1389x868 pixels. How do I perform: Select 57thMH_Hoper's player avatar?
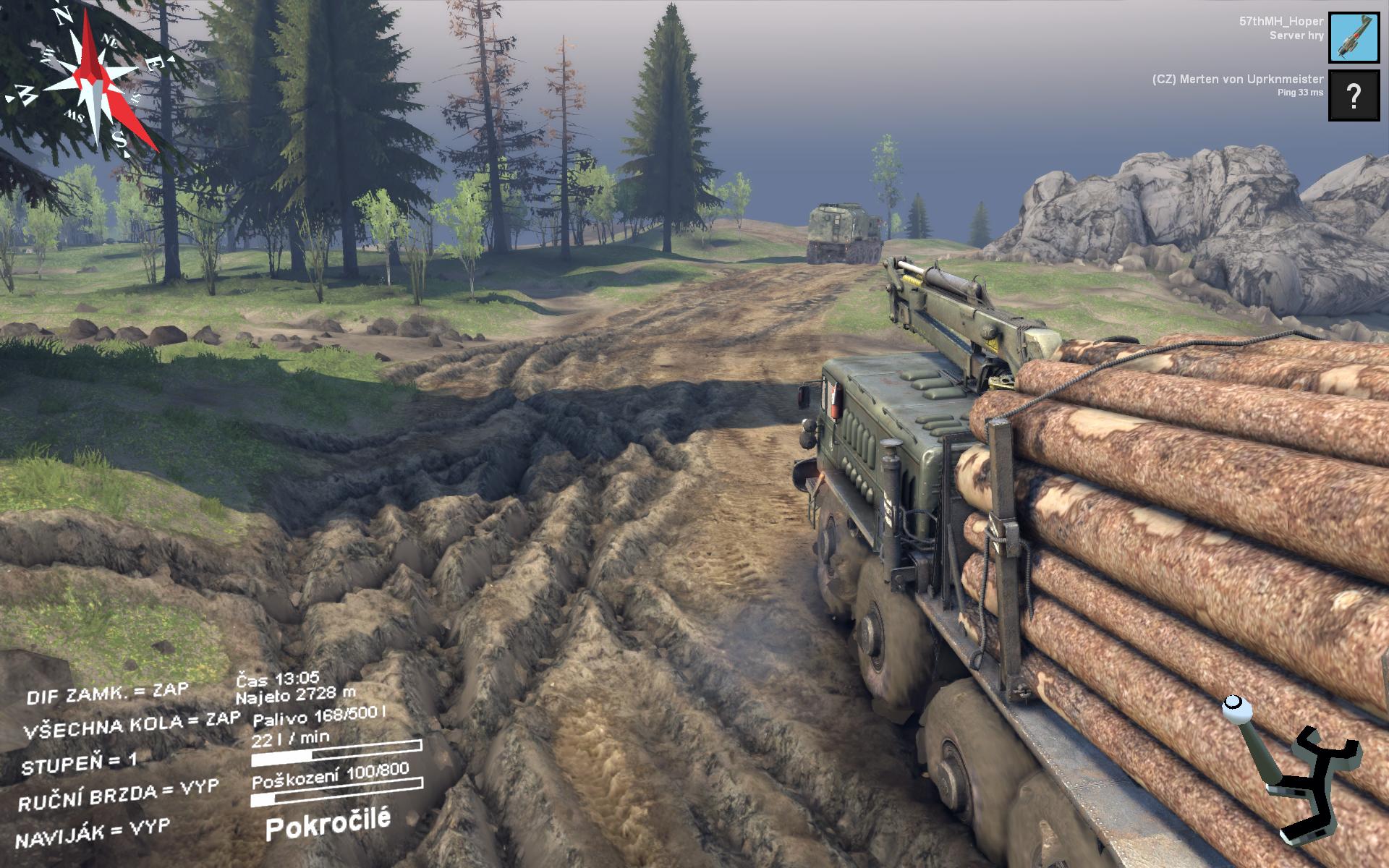pyautogui.click(x=1354, y=38)
